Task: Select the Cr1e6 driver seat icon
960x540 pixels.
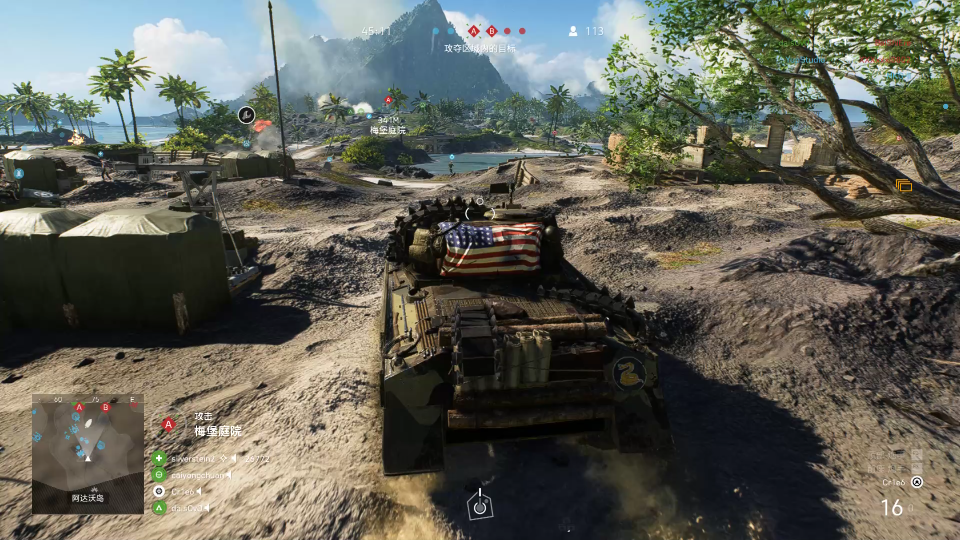Action: point(917,481)
